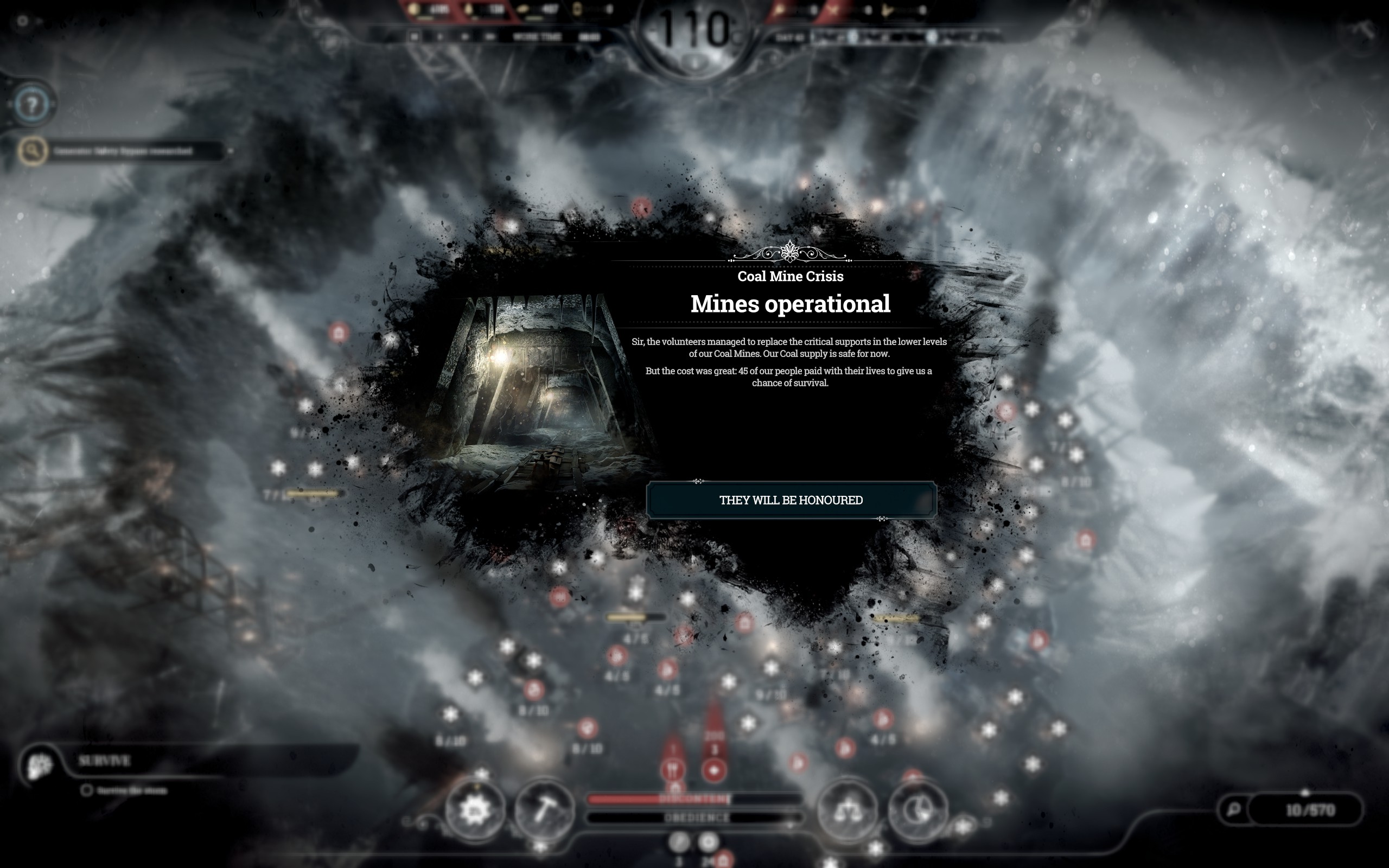Select the magnifier research notification

(33, 151)
